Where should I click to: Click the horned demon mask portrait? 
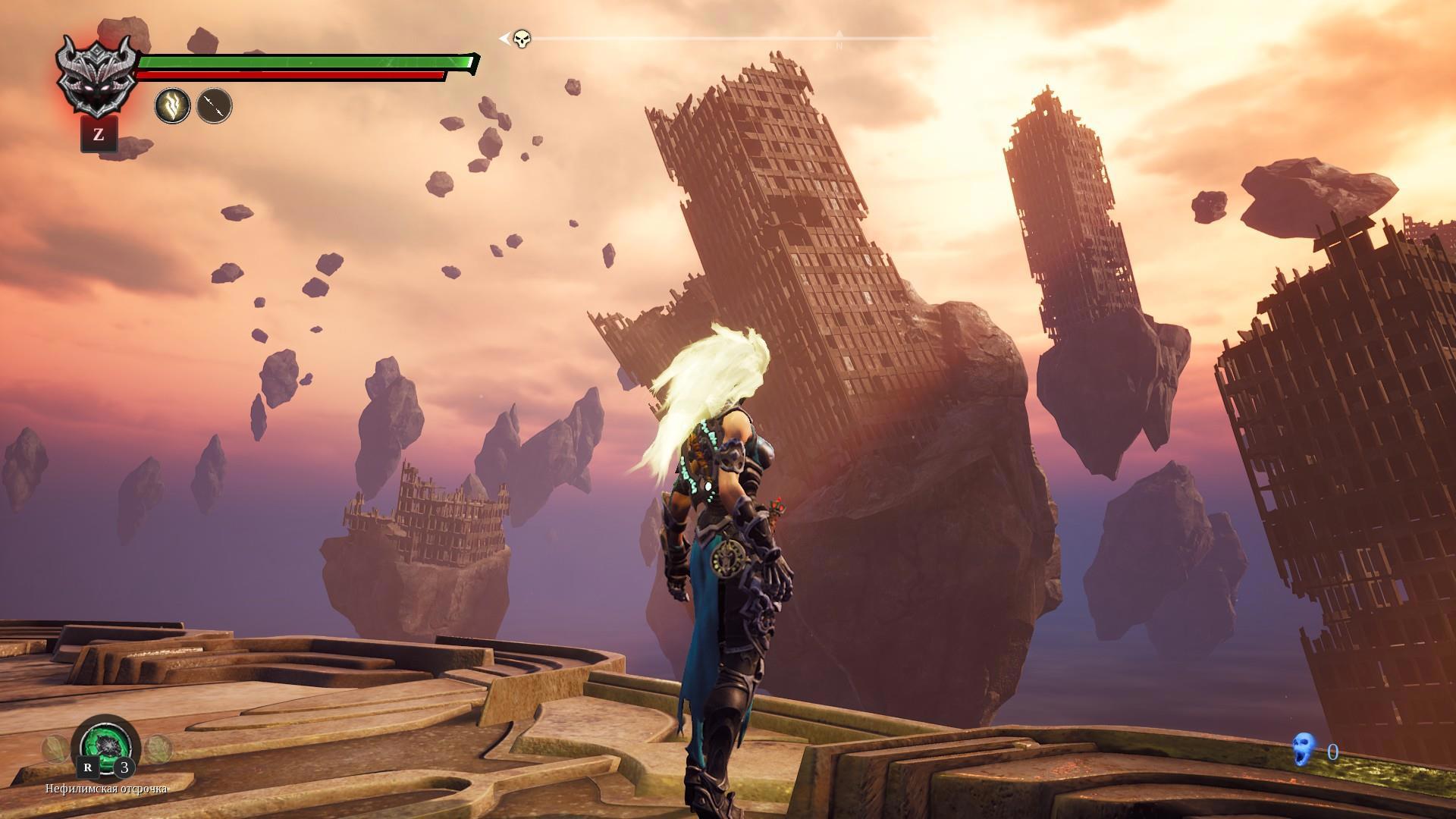click(x=96, y=74)
